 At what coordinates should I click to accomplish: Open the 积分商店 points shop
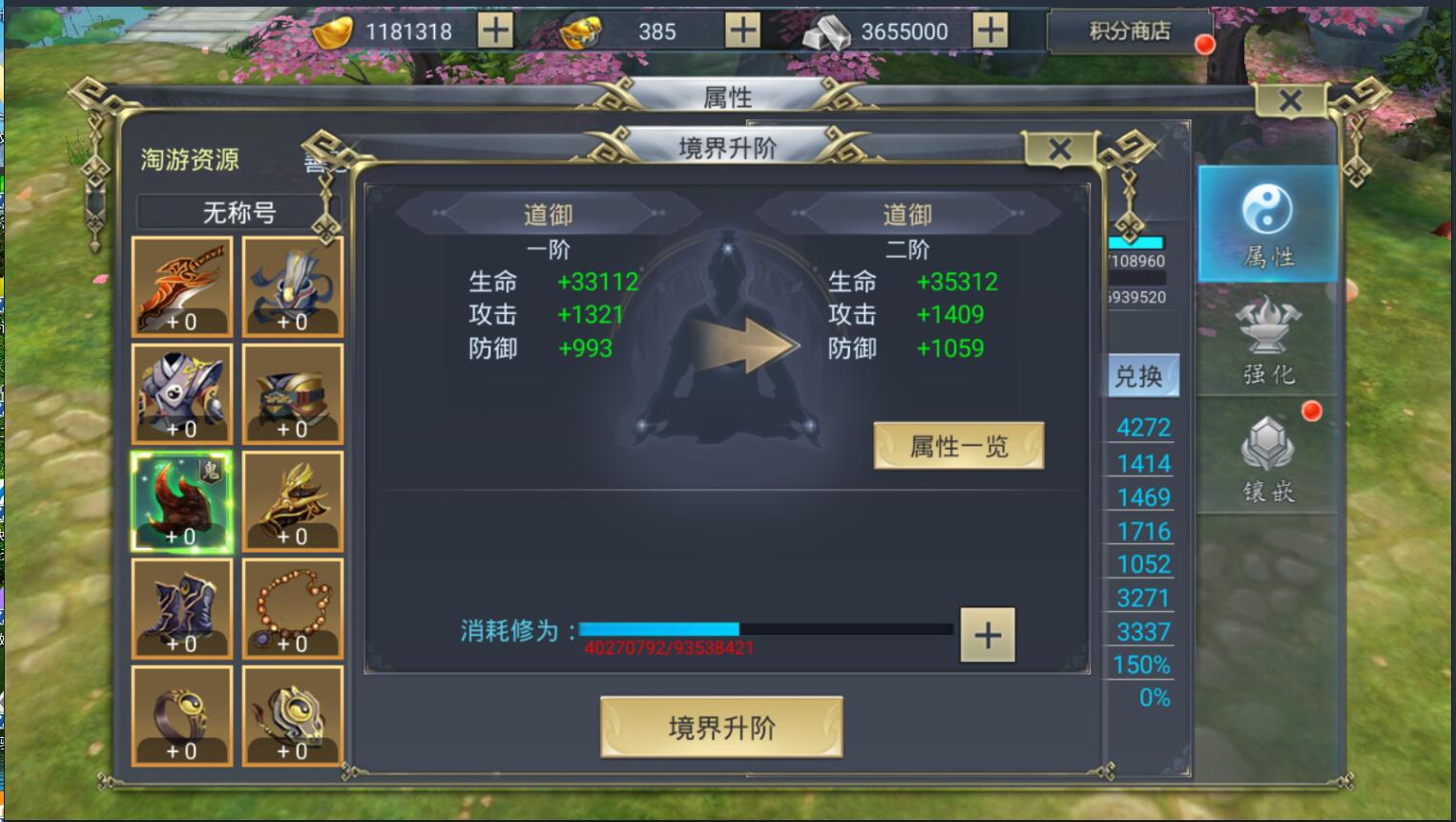point(1130,30)
